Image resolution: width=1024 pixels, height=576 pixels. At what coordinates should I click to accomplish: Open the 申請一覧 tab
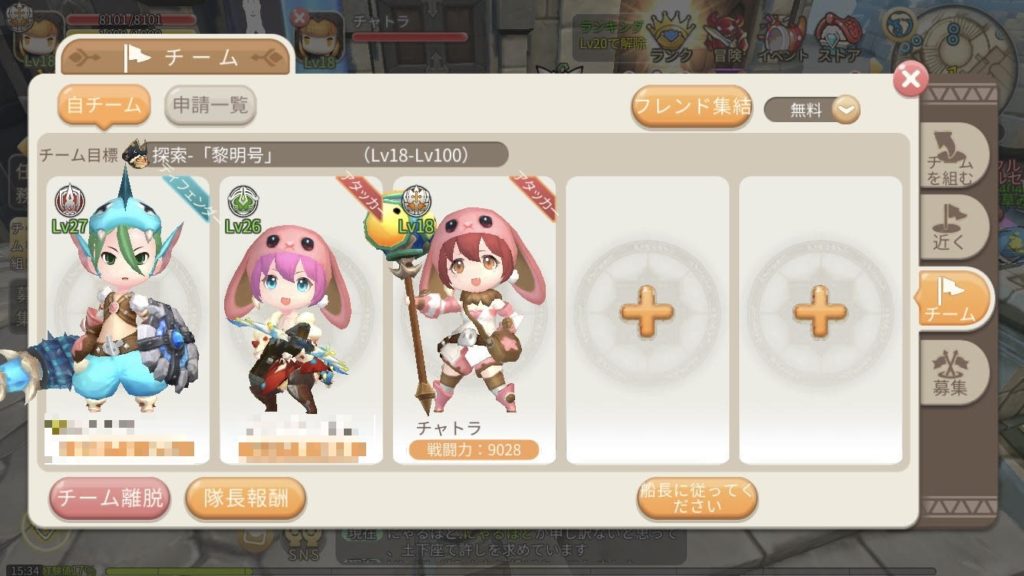click(209, 106)
